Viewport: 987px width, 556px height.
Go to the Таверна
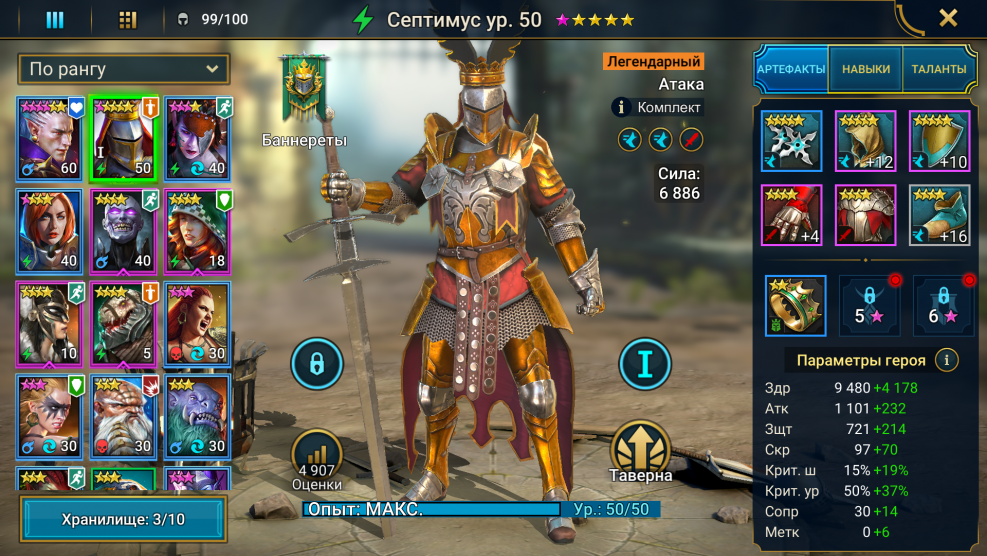(642, 452)
